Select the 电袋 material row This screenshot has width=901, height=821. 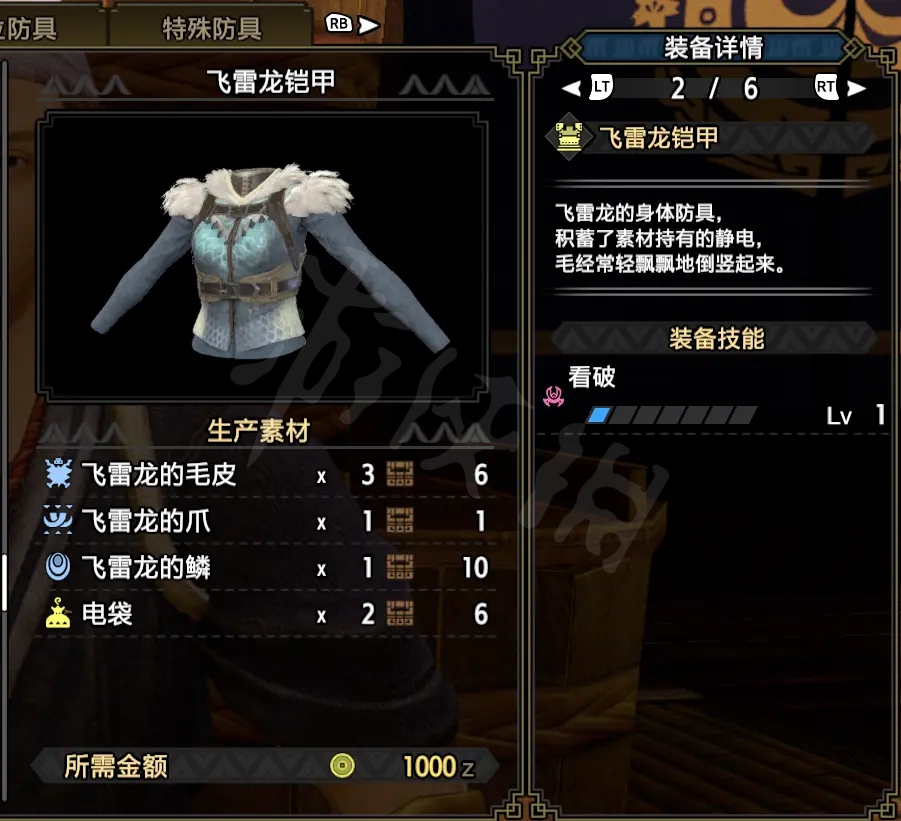tap(266, 614)
